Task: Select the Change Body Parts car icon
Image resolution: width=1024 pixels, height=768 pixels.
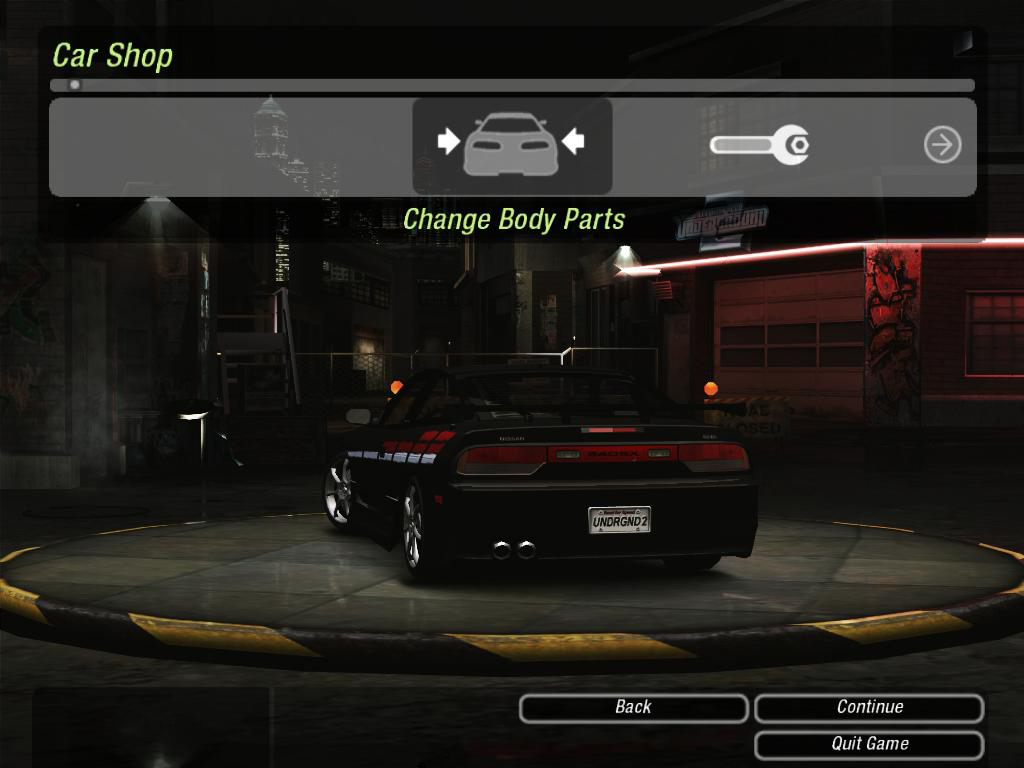Action: (x=511, y=145)
